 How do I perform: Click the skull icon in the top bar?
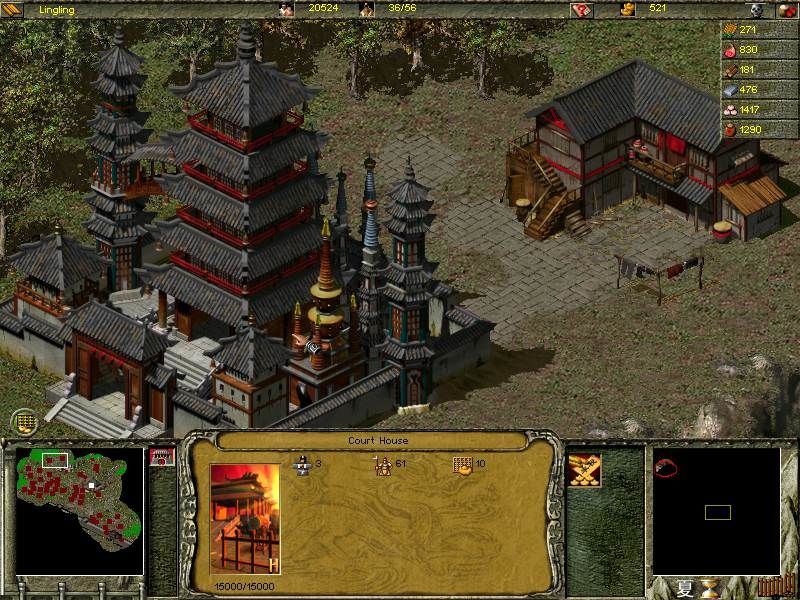point(758,9)
